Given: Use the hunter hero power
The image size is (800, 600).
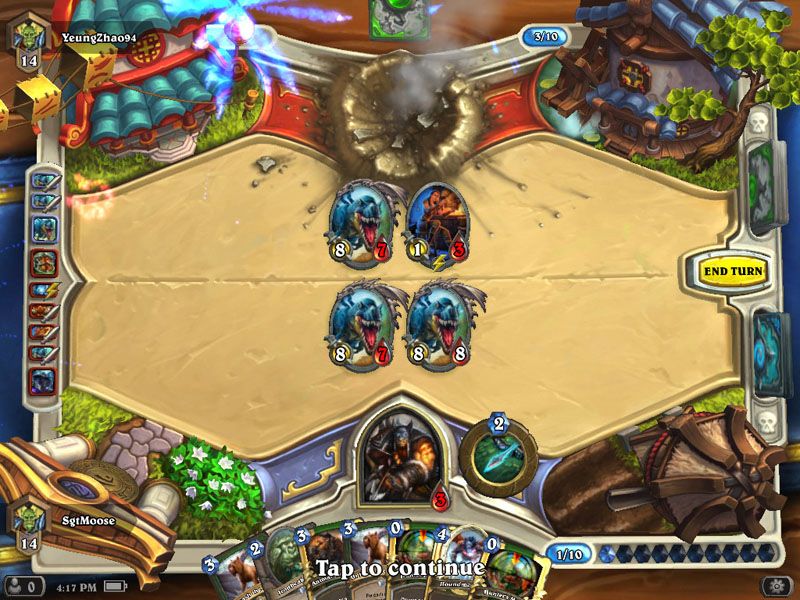Looking at the screenshot, I should pos(498,453).
